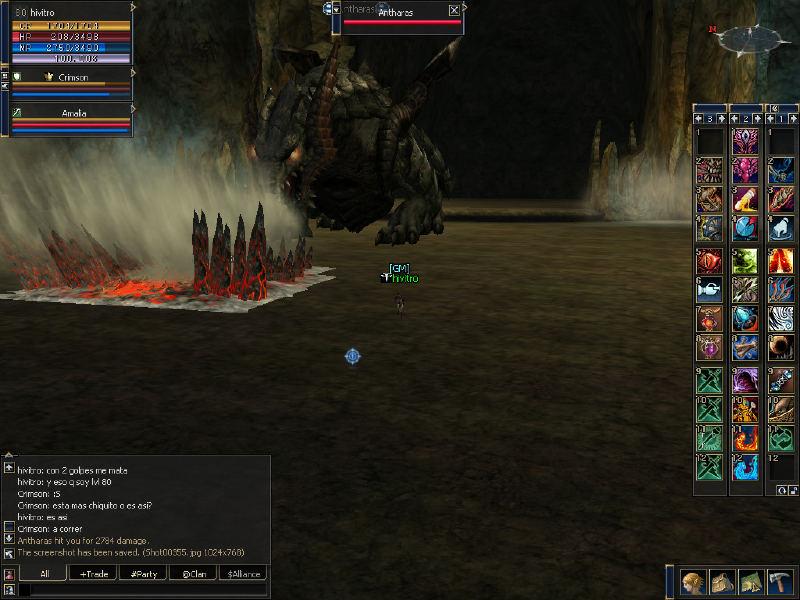Image resolution: width=800 pixels, height=600 pixels.
Task: Click the chat message input field
Action: click(x=140, y=591)
